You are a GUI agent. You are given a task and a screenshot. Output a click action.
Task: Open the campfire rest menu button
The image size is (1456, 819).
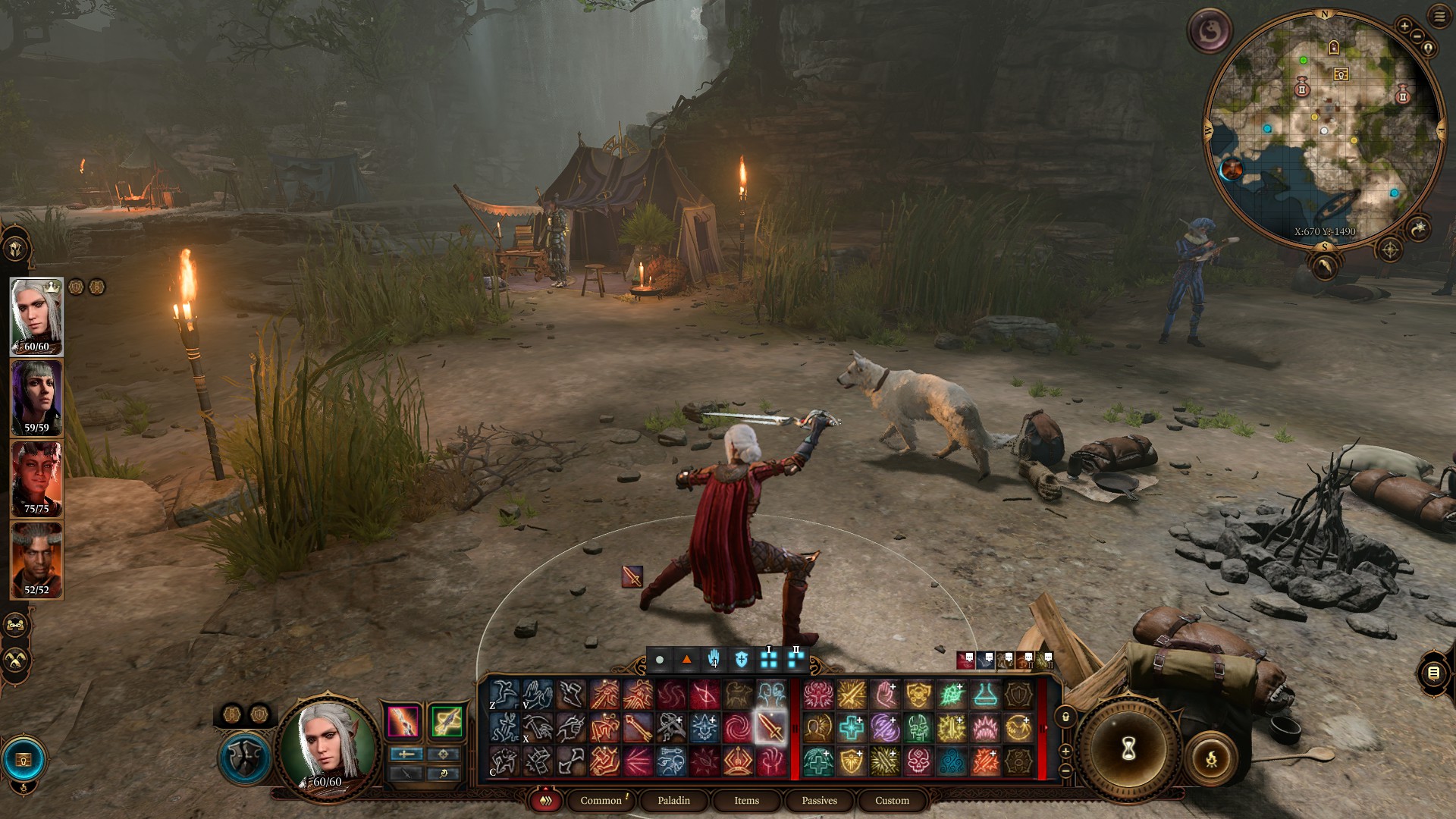point(1211,757)
